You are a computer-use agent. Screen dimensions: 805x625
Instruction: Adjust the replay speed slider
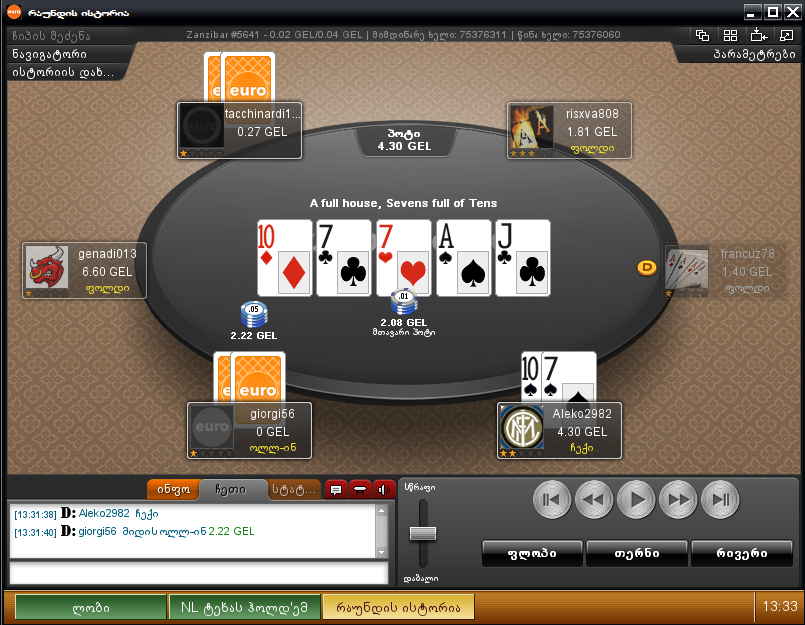[422, 531]
